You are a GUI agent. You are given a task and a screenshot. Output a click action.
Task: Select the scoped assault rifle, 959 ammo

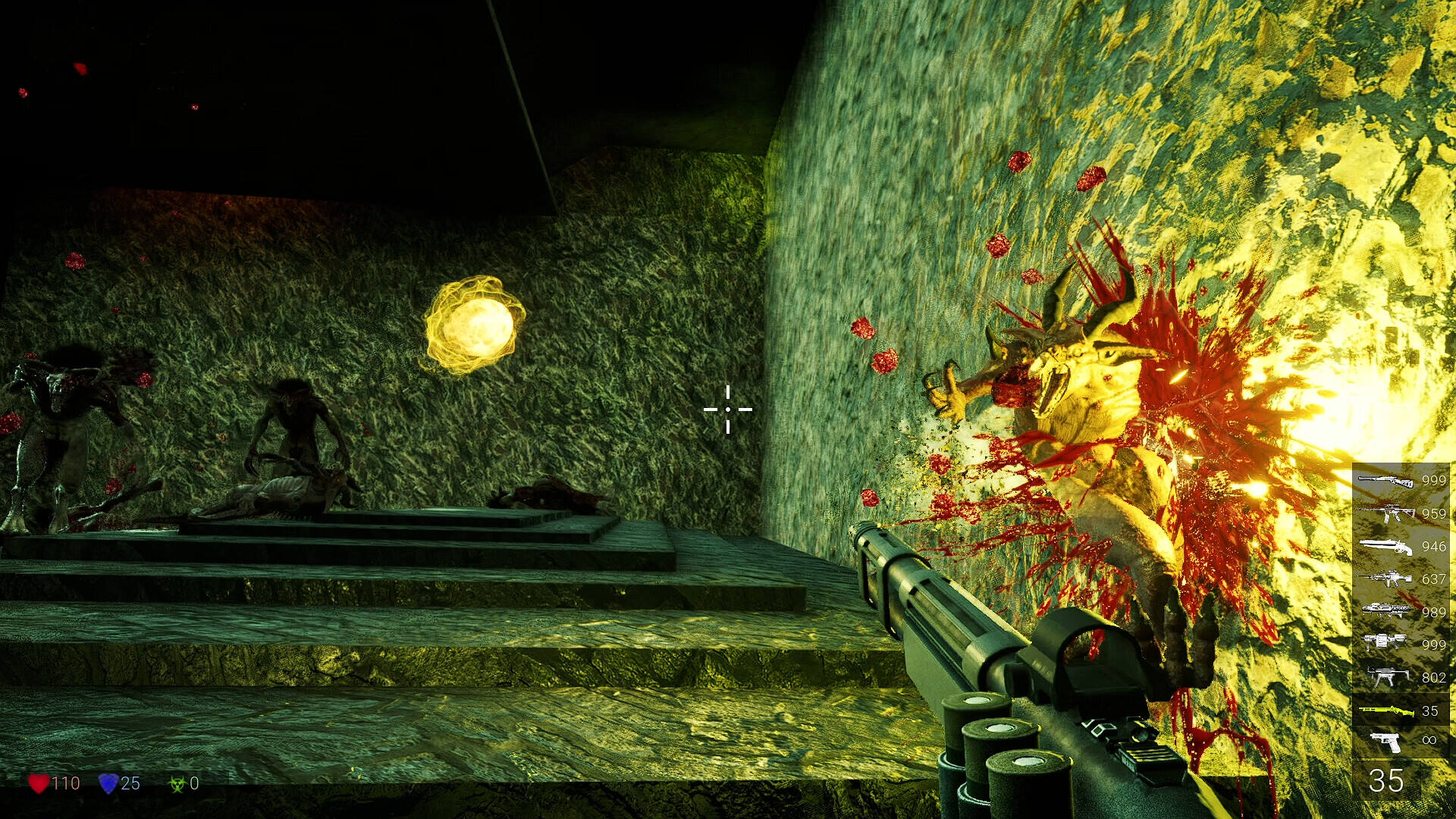click(1386, 513)
